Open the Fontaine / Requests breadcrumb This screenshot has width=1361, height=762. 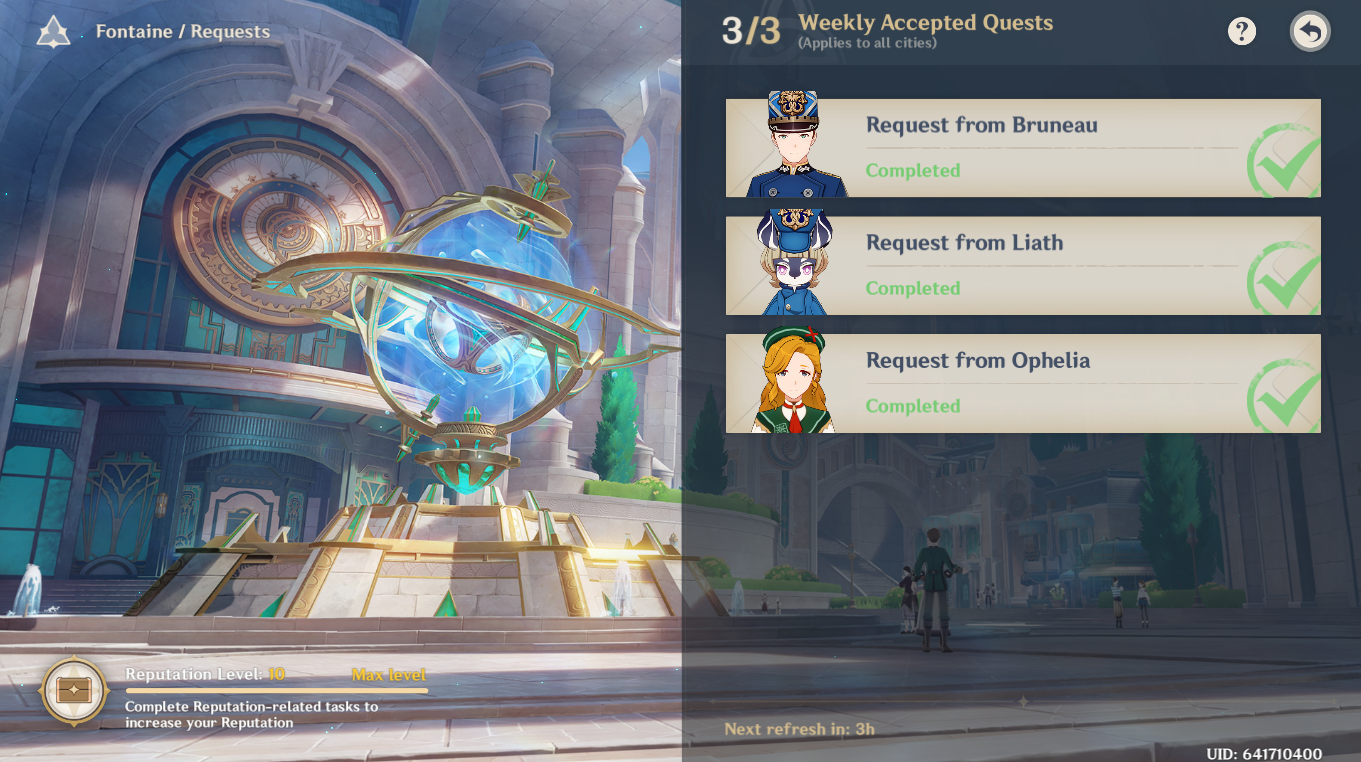pyautogui.click(x=182, y=31)
